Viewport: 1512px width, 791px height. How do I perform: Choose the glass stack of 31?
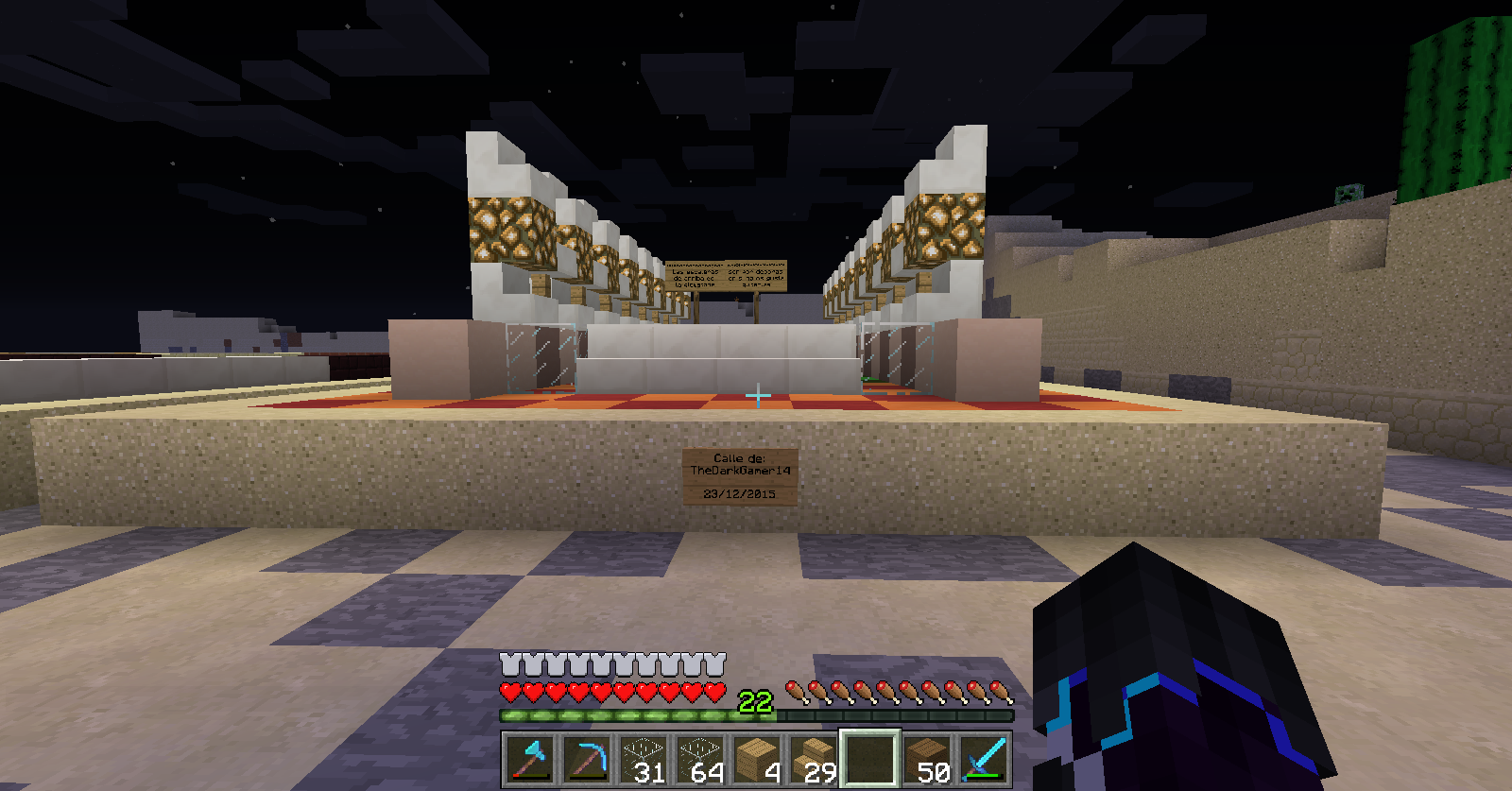click(x=643, y=759)
